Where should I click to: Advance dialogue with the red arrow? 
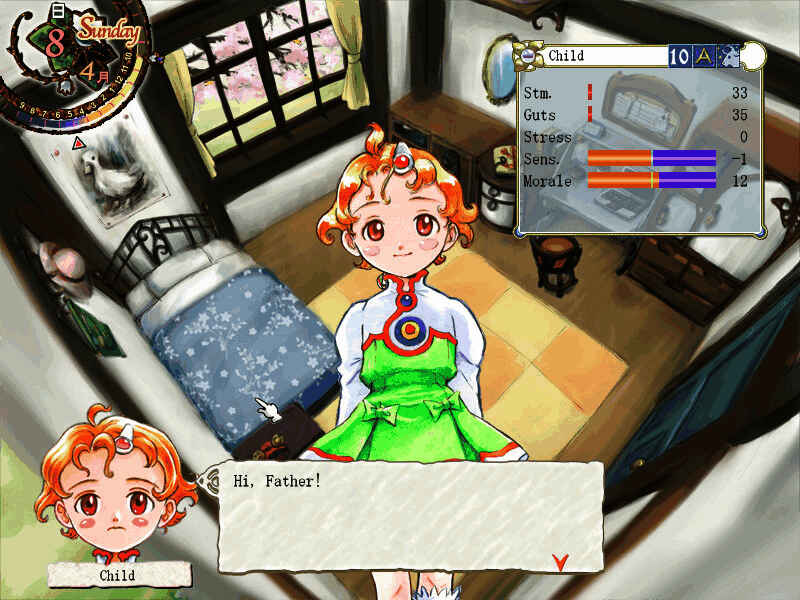(559, 559)
